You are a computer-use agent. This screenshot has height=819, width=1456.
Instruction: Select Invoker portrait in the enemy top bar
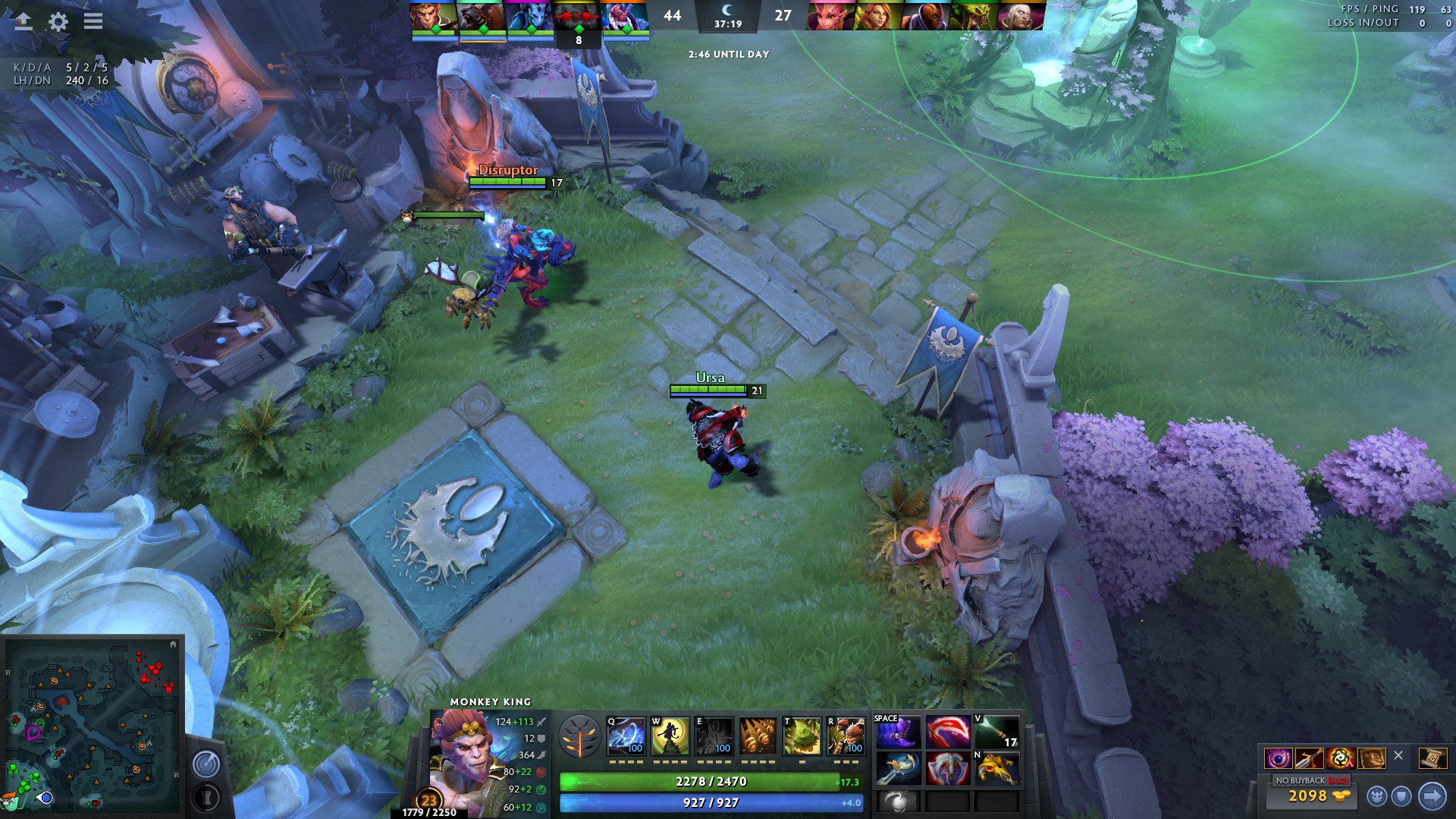(1019, 15)
